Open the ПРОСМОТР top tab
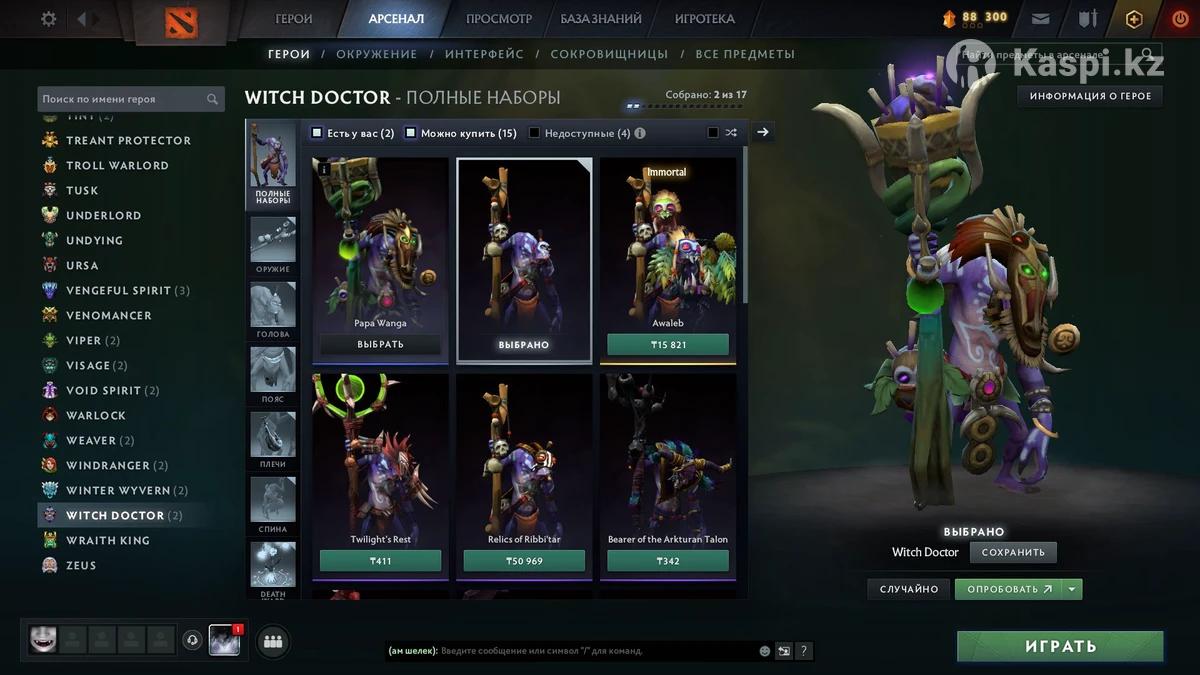The image size is (1200, 675). point(499,19)
